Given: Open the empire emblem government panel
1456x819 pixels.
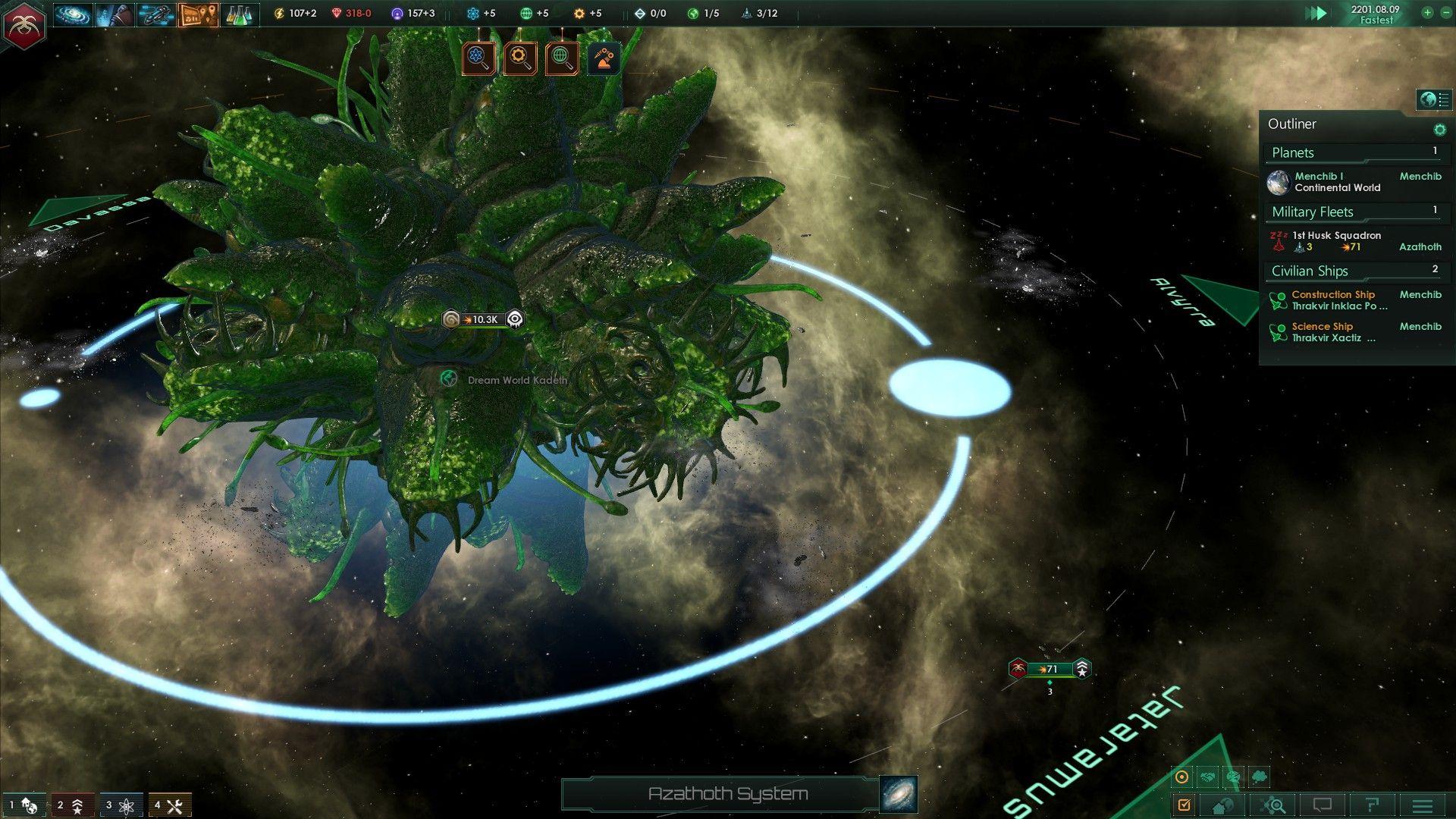Looking at the screenshot, I should point(24,24).
